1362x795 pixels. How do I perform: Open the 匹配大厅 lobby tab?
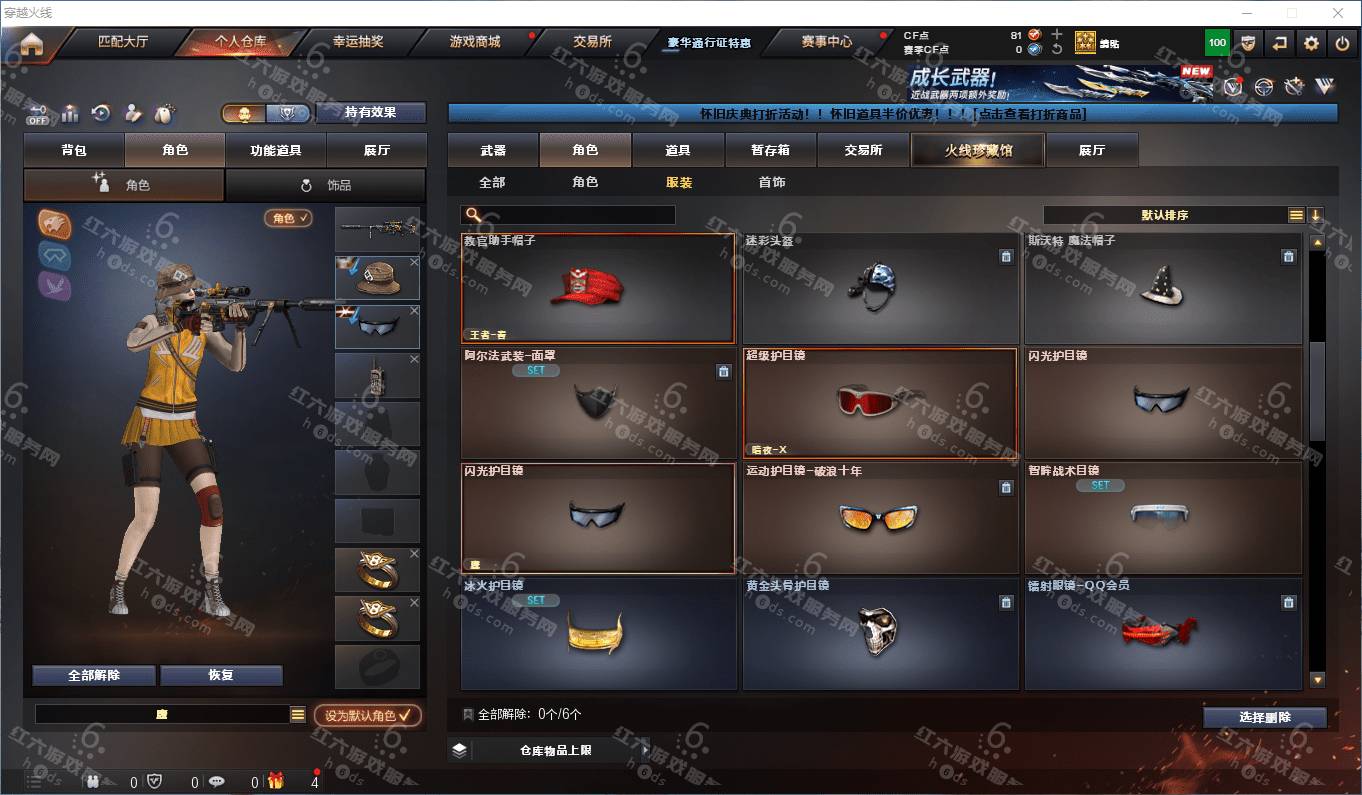click(123, 42)
